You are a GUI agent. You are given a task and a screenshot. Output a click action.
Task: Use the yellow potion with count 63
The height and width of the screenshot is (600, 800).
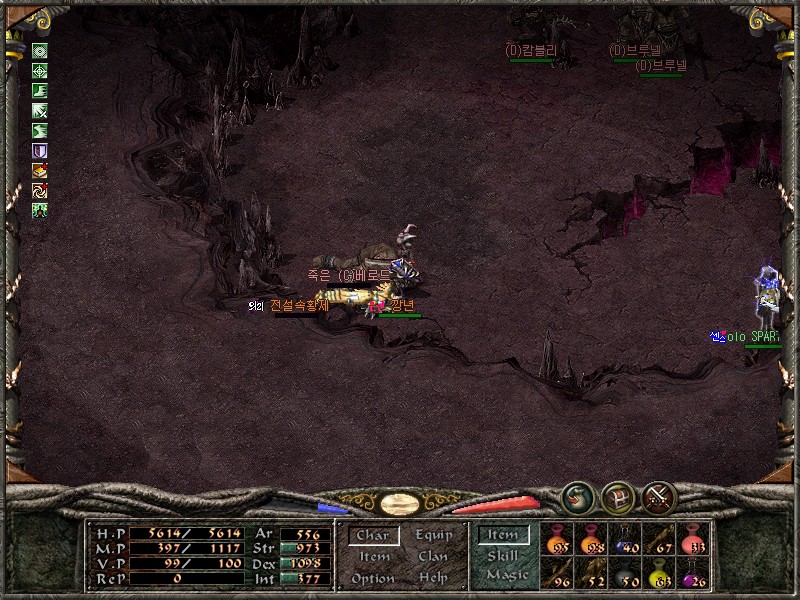[x=659, y=574]
